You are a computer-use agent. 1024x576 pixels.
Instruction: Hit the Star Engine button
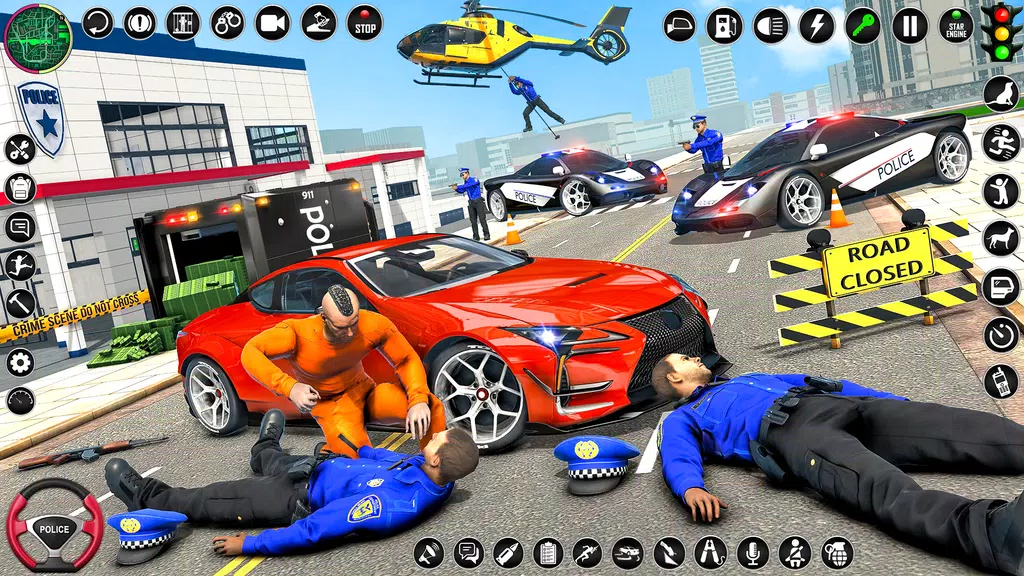tap(956, 25)
